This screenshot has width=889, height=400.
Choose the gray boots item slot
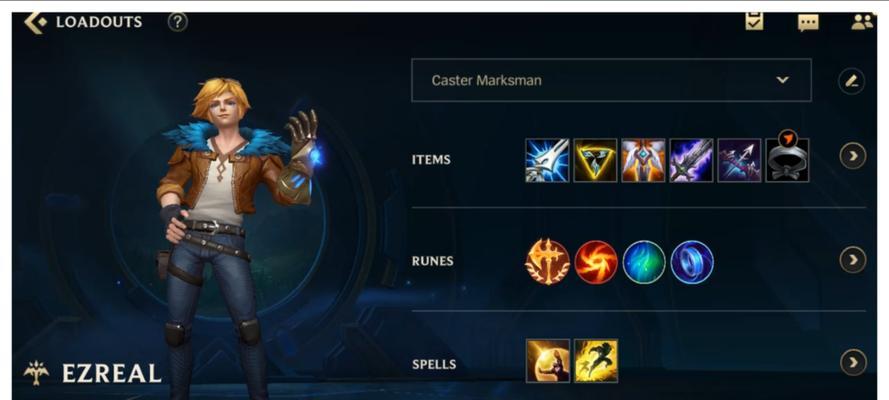pos(787,160)
